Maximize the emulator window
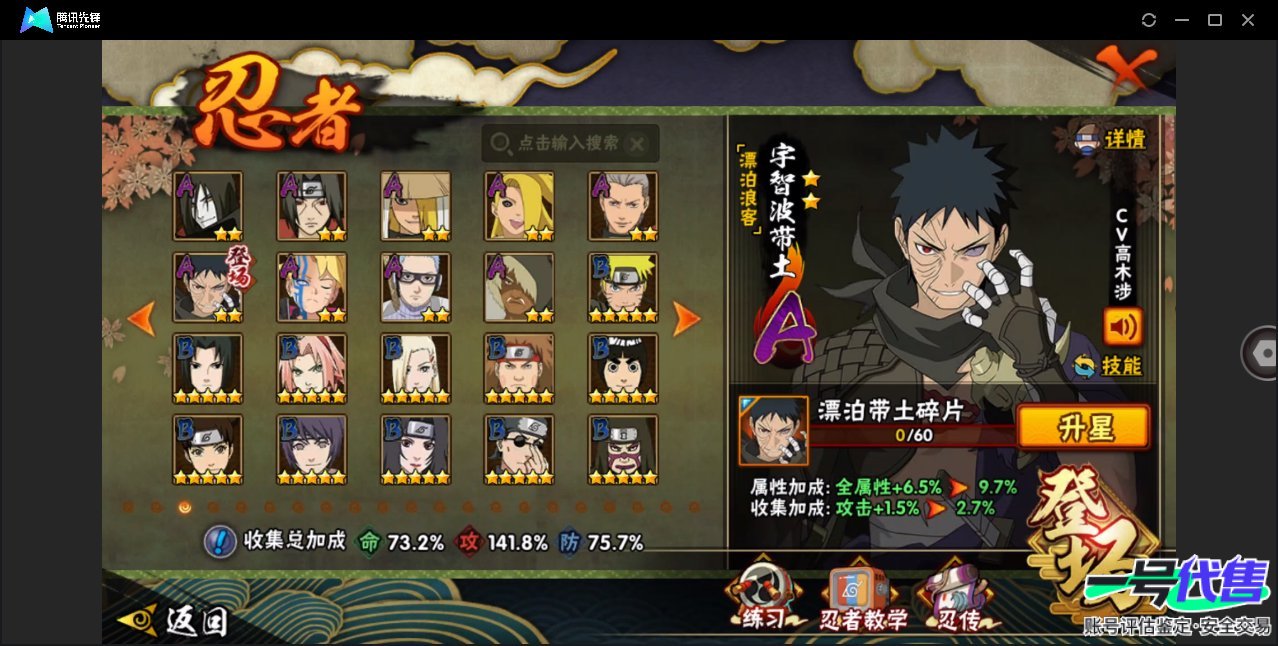1278x646 pixels. [x=1215, y=20]
